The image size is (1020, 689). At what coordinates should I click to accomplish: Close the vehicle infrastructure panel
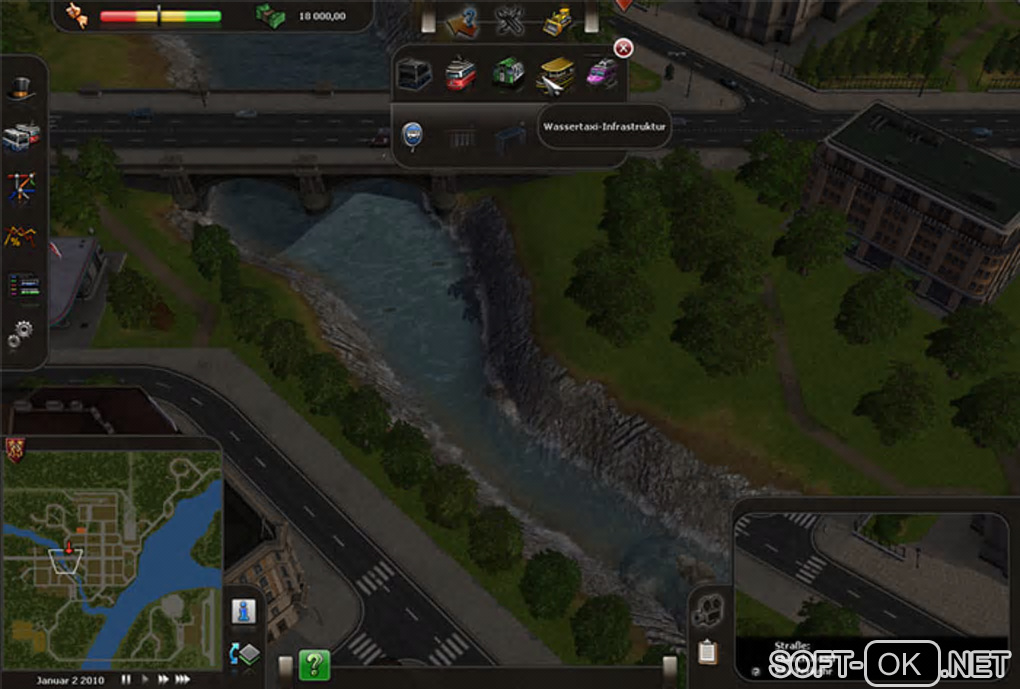click(x=623, y=48)
